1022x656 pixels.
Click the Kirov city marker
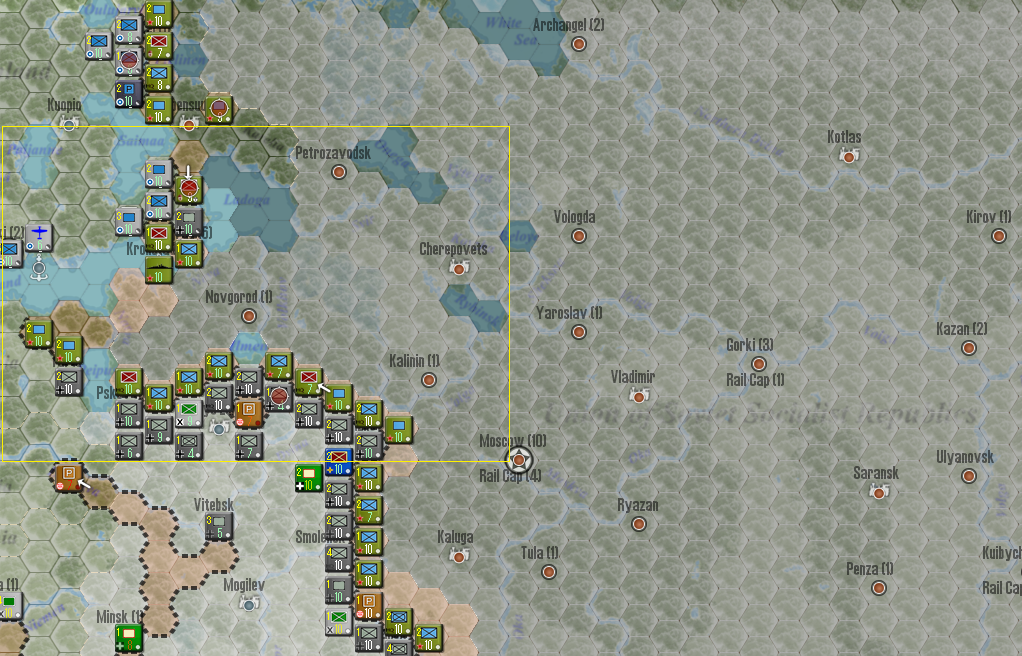pos(998,236)
